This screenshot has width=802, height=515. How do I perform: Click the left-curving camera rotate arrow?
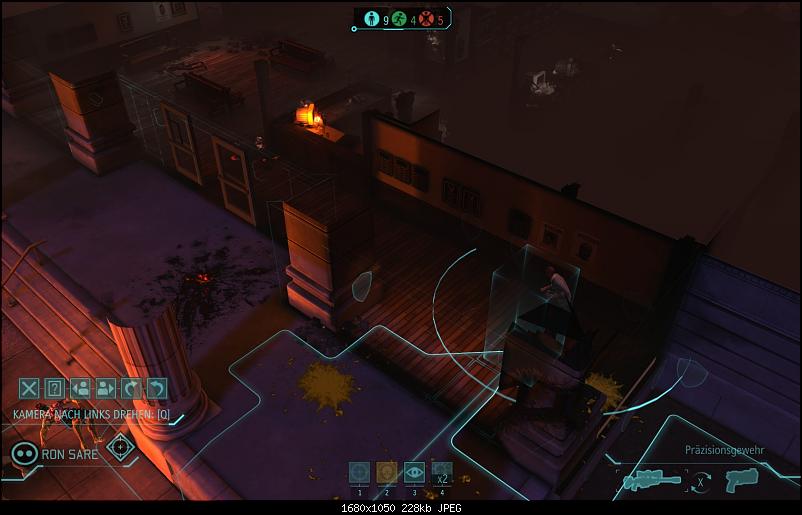click(156, 389)
